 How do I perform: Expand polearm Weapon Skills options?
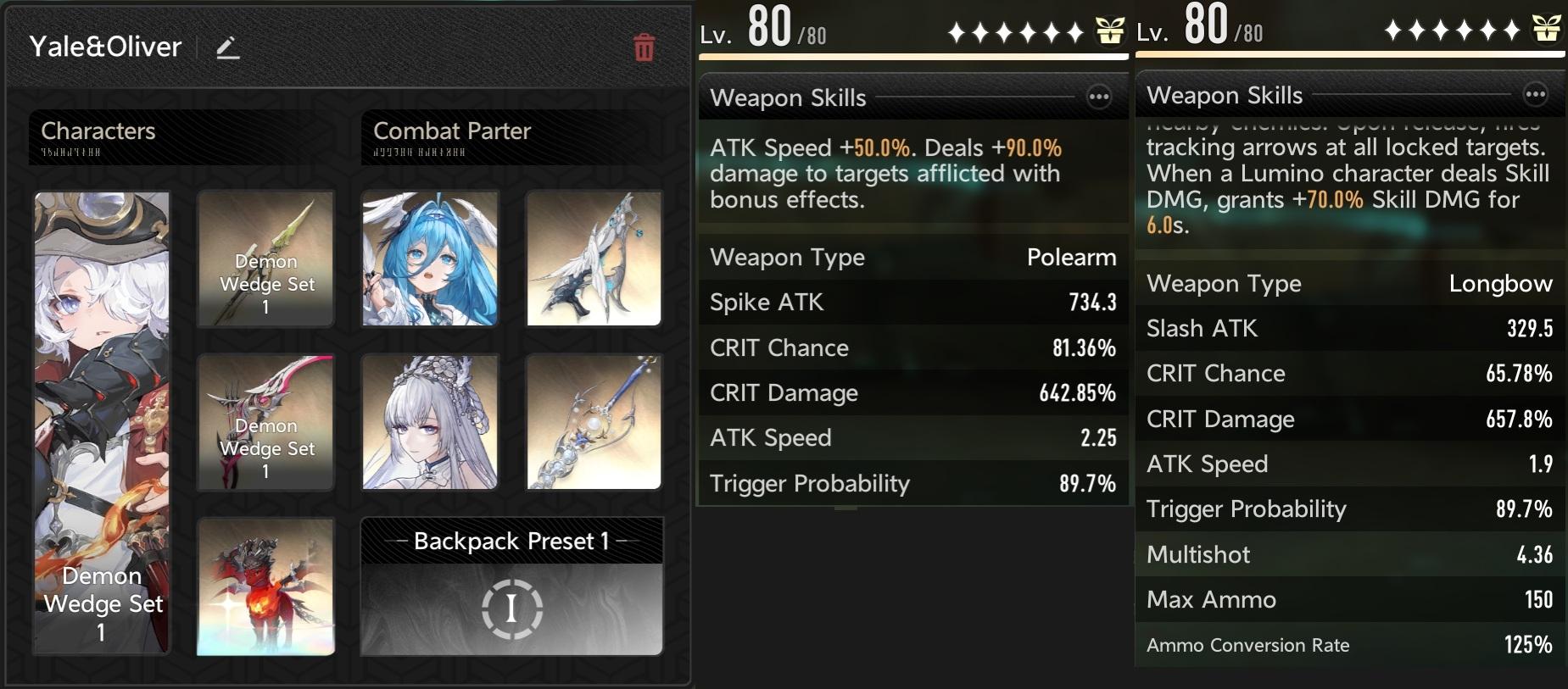point(1099,97)
